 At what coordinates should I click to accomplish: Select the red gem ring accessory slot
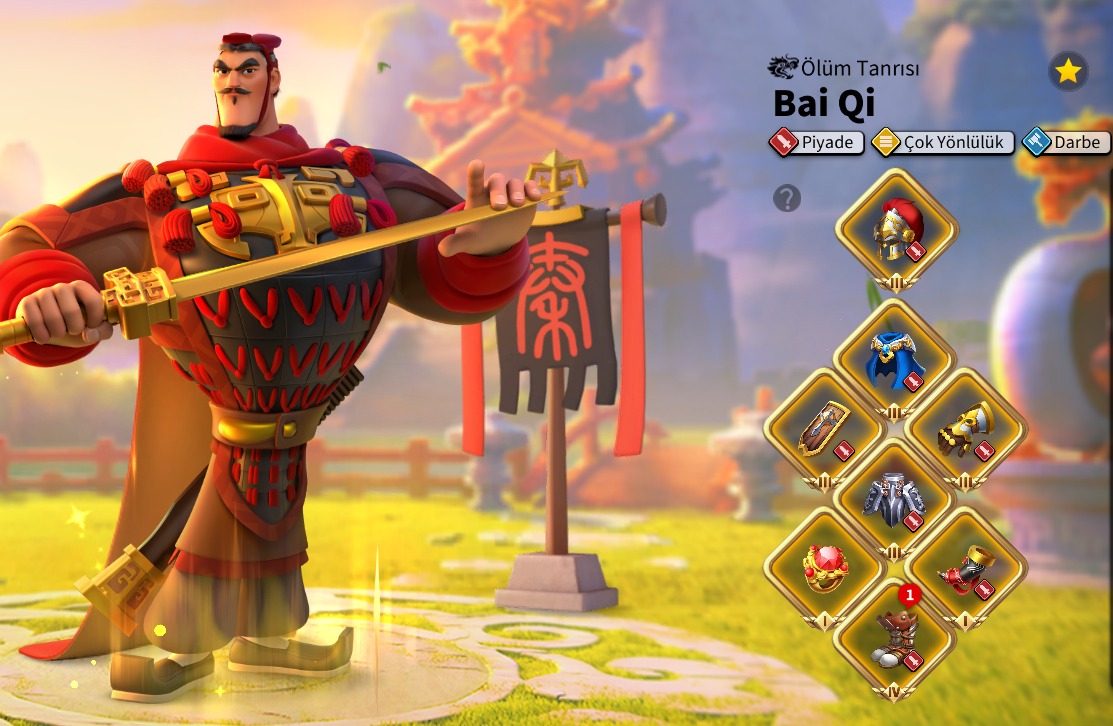click(x=824, y=567)
